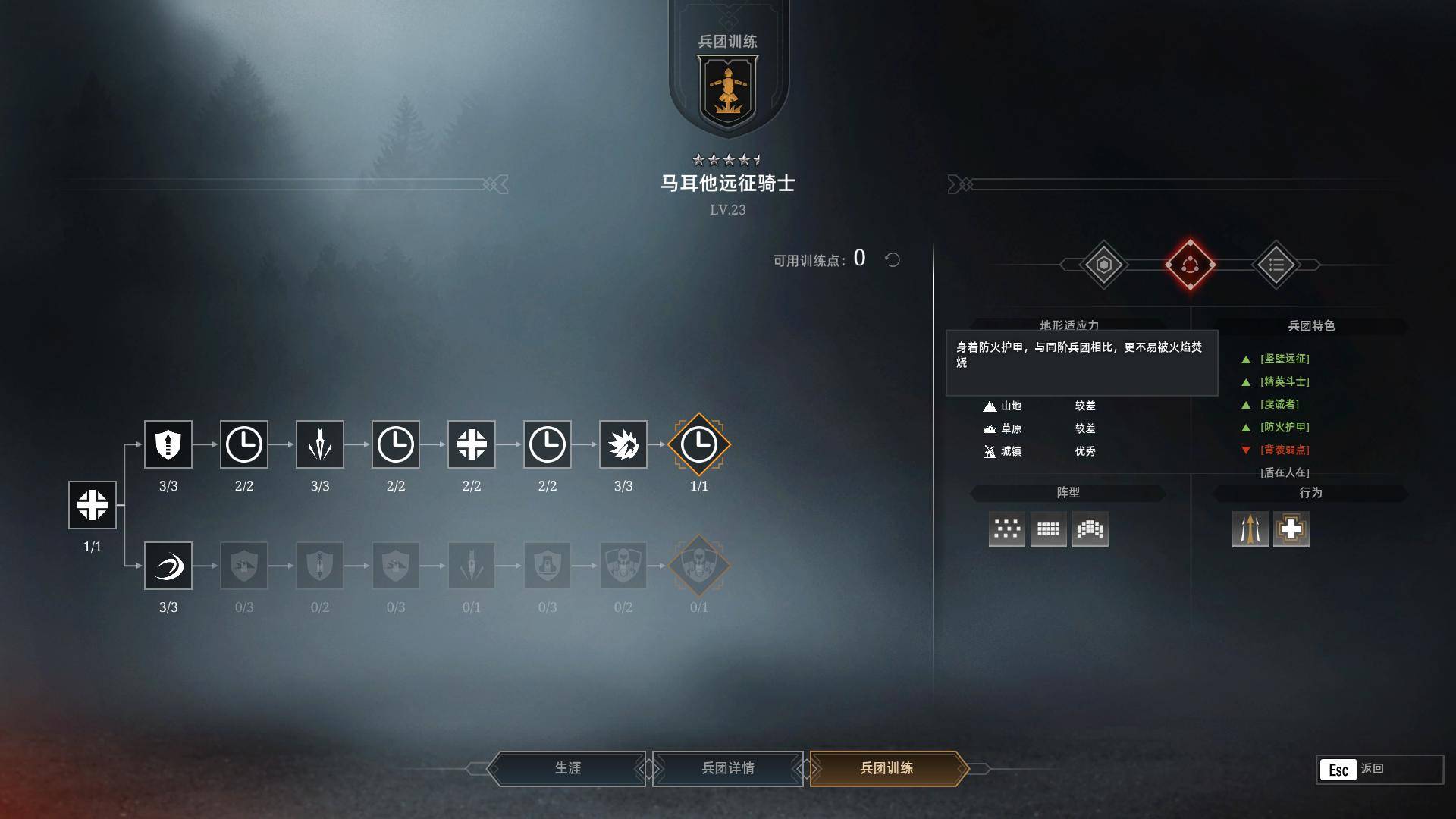Open the 兵团详情 tab
Screen dimensions: 1456x819
[727, 768]
